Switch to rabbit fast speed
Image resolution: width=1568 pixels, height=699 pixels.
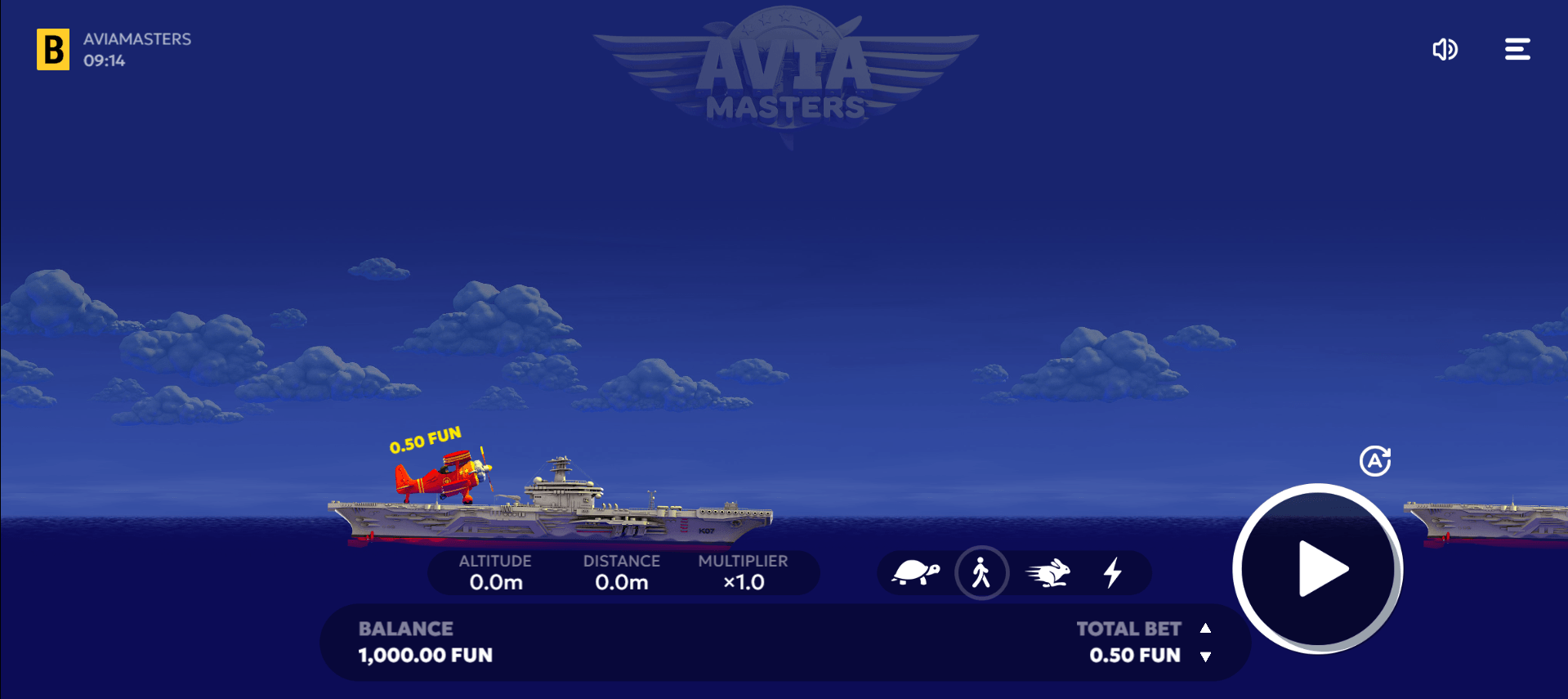pyautogui.click(x=1048, y=572)
